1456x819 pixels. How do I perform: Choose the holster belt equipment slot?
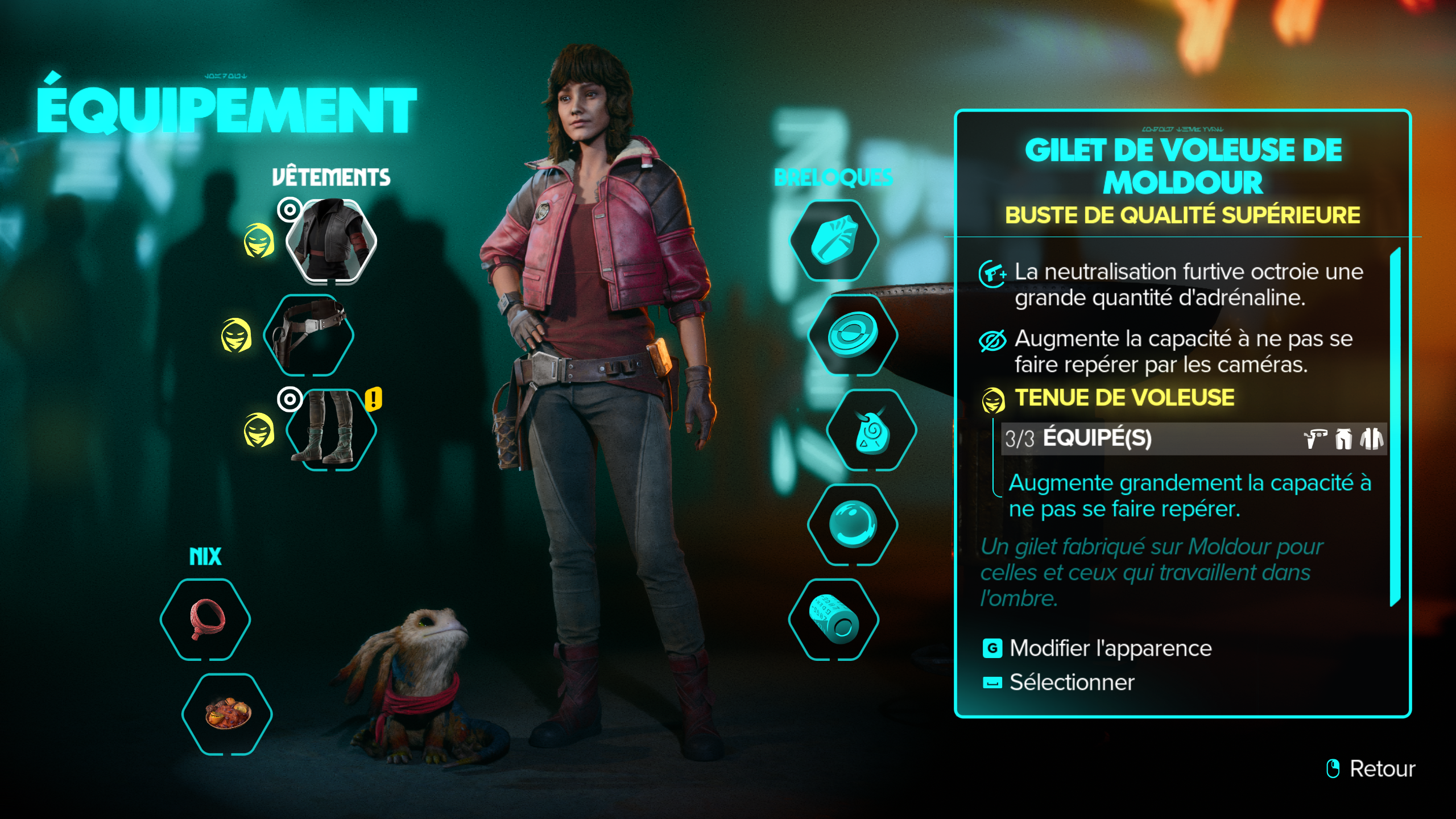coord(309,335)
